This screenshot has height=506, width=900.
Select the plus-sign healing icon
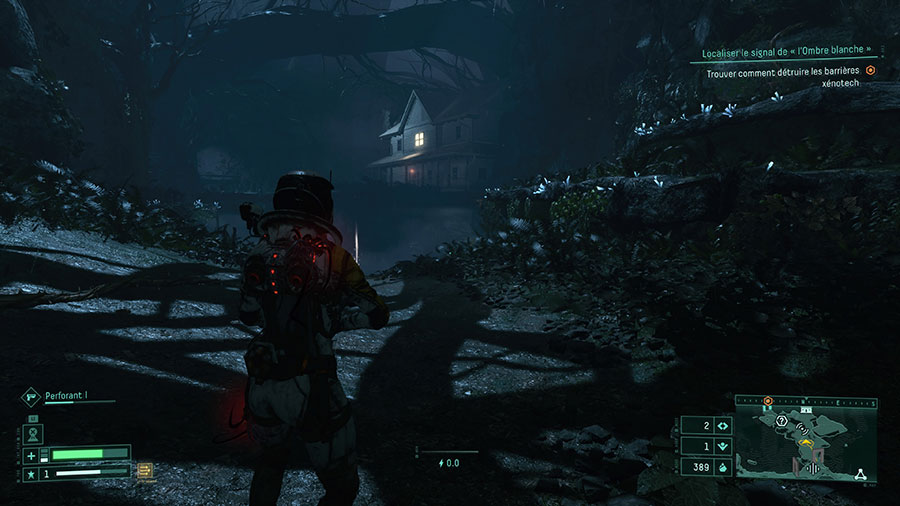[x=30, y=455]
